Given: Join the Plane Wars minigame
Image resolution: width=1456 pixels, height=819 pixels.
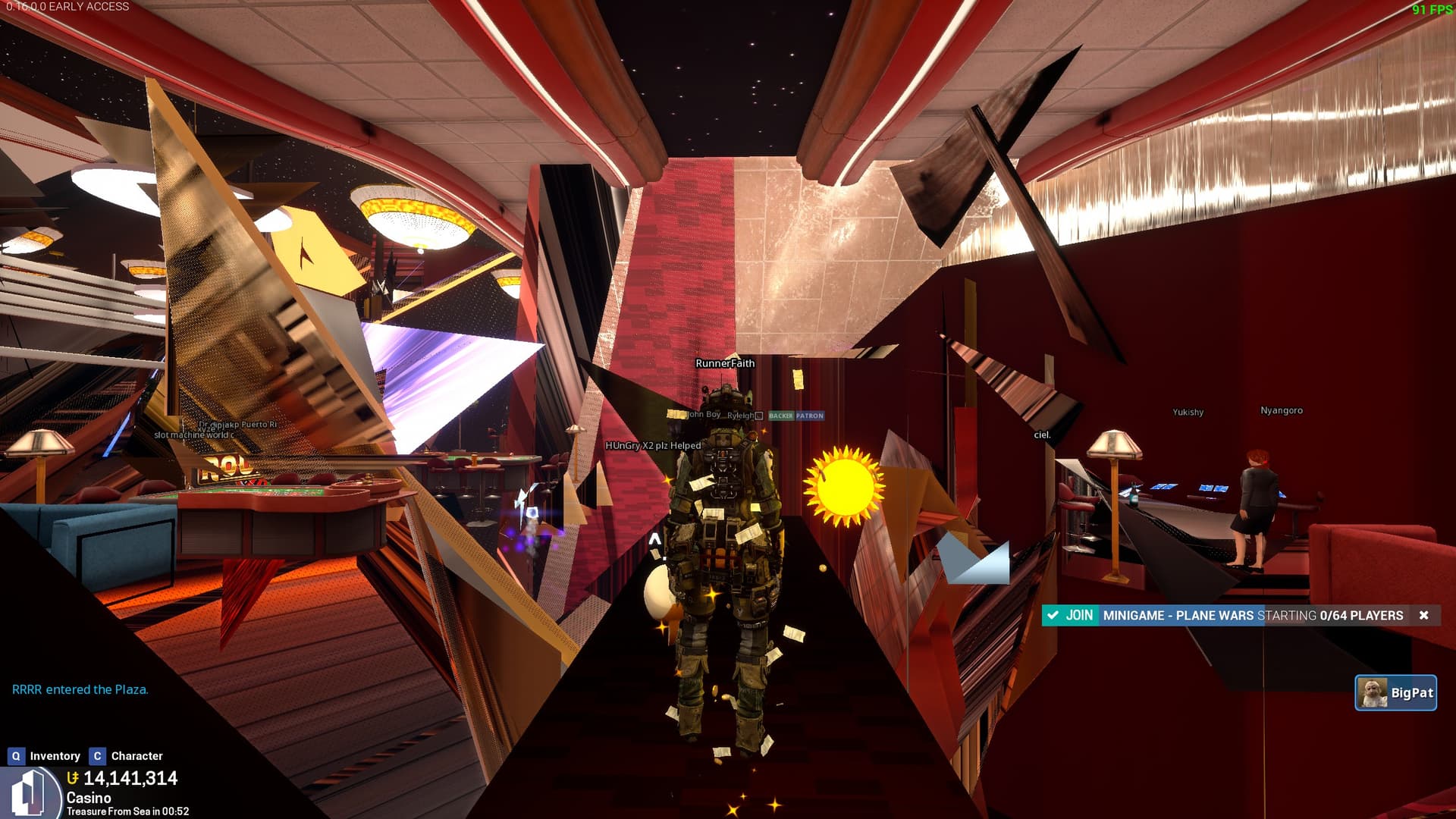Looking at the screenshot, I should (x=1070, y=615).
